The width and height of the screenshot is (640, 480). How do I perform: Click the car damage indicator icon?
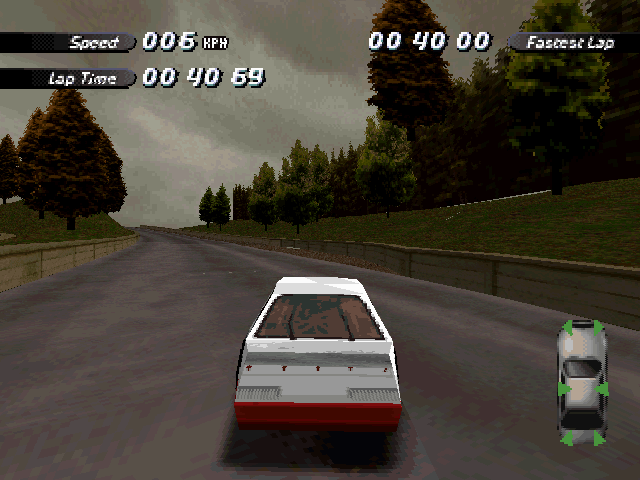(x=581, y=382)
